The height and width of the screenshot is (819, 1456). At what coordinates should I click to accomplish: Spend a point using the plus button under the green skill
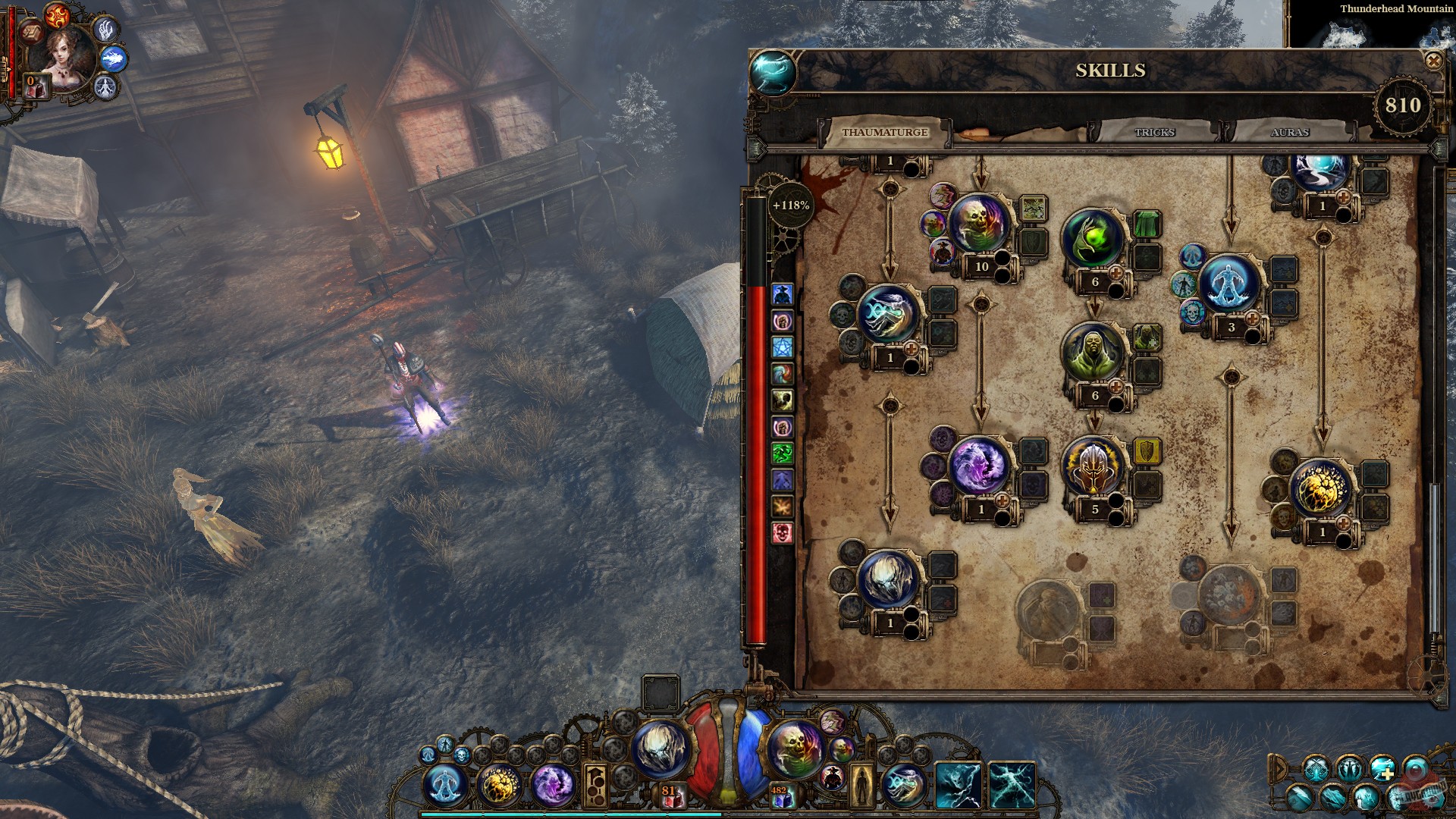click(x=1116, y=274)
